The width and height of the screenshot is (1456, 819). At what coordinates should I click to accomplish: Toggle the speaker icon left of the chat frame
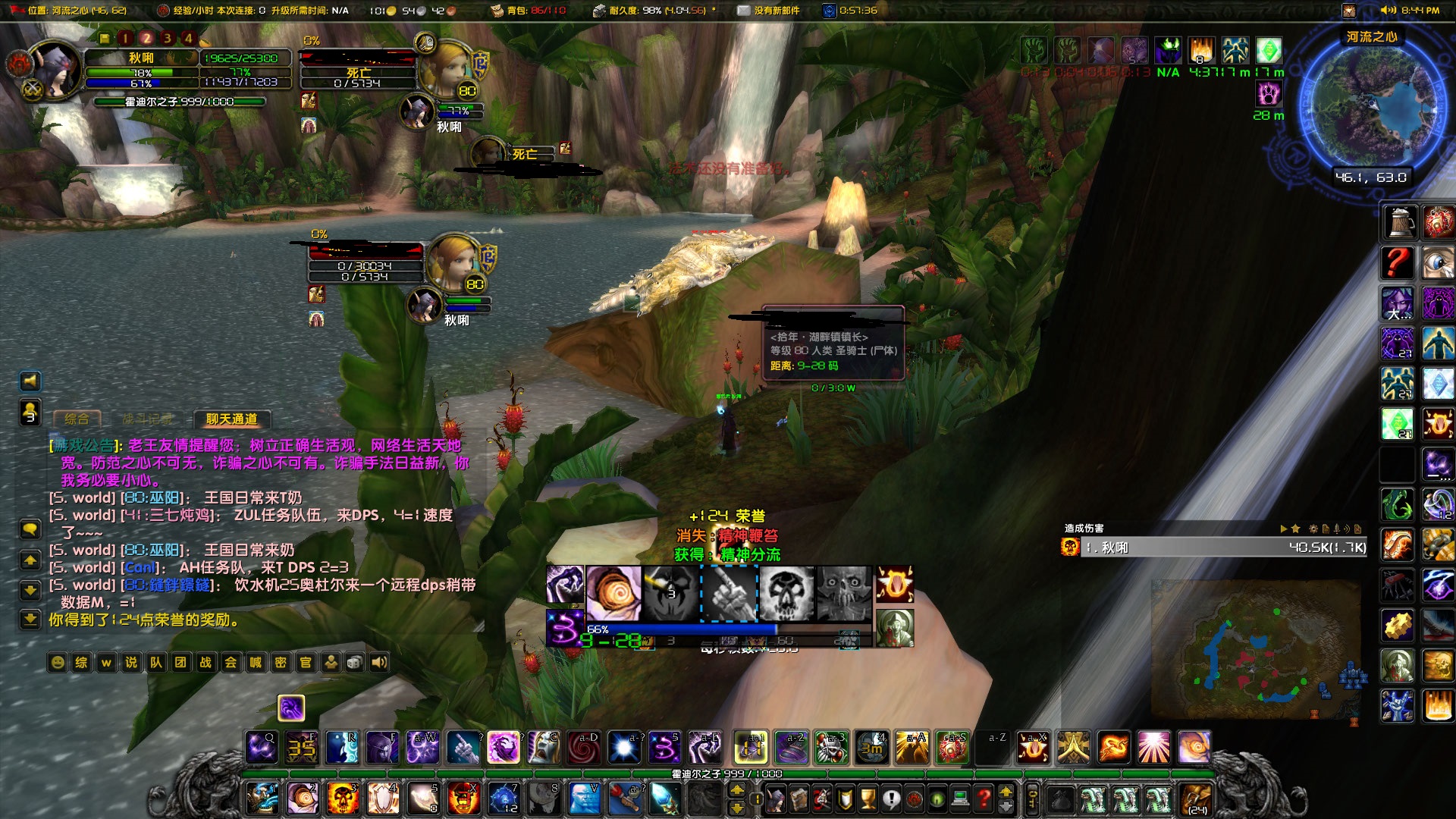click(x=30, y=381)
